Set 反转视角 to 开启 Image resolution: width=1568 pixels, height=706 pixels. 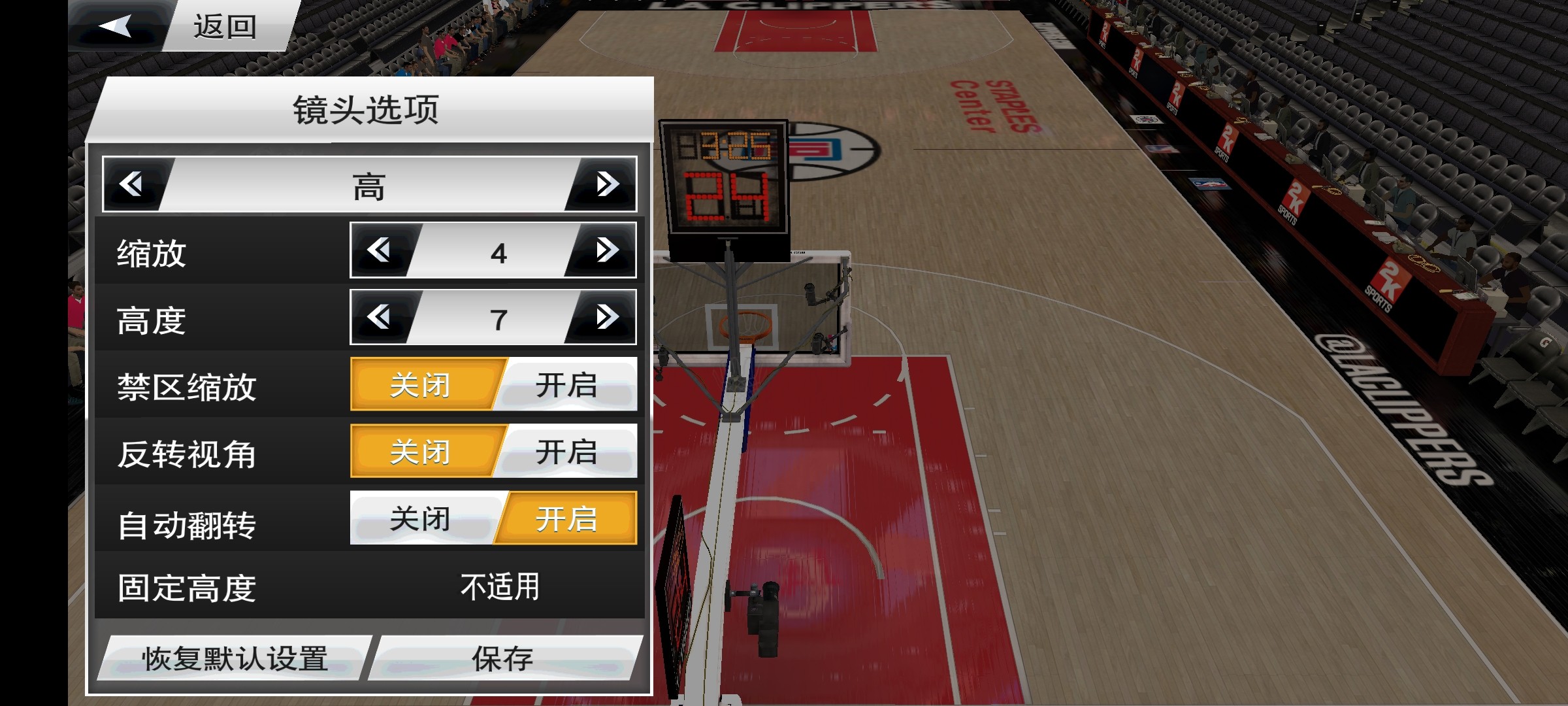567,452
